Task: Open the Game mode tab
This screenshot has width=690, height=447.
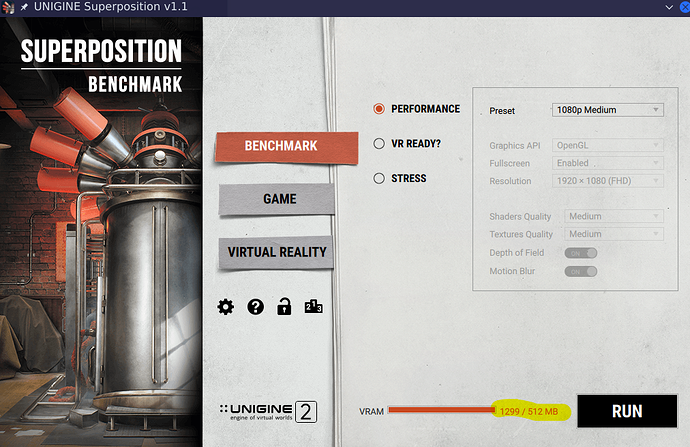Action: [272, 199]
